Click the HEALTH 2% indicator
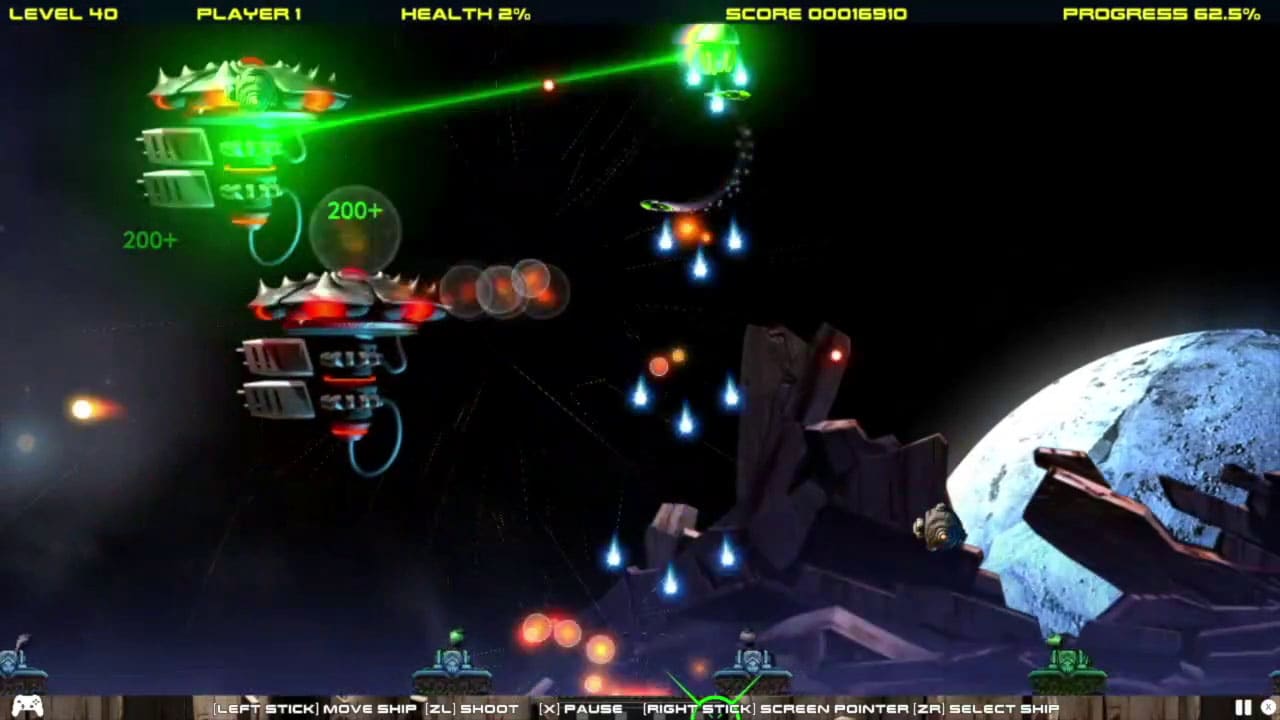Image resolution: width=1280 pixels, height=720 pixels. [464, 14]
